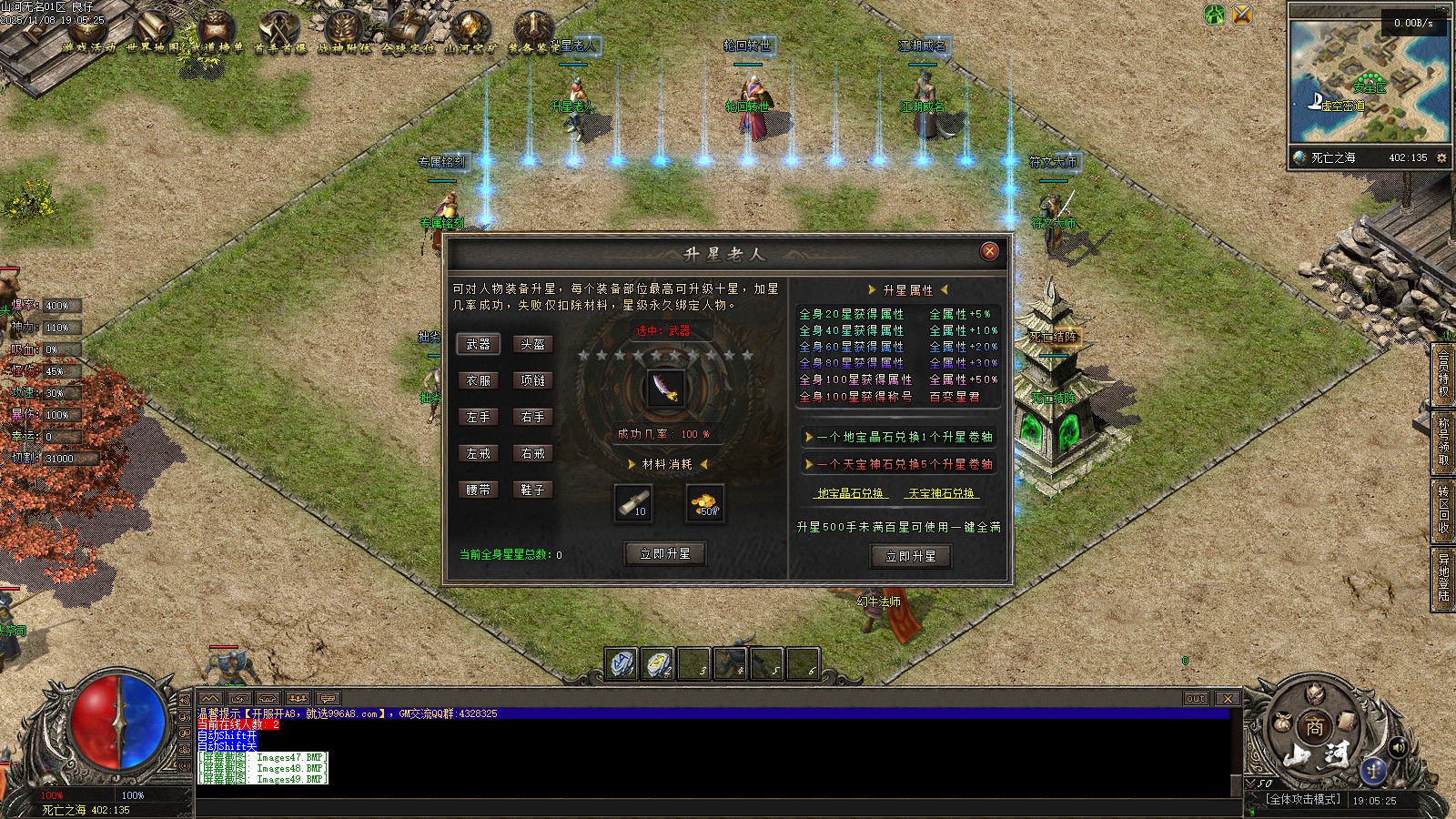The width and height of the screenshot is (1456, 819).
Task: Select the 腰带 equipment slot button
Action: coord(478,490)
